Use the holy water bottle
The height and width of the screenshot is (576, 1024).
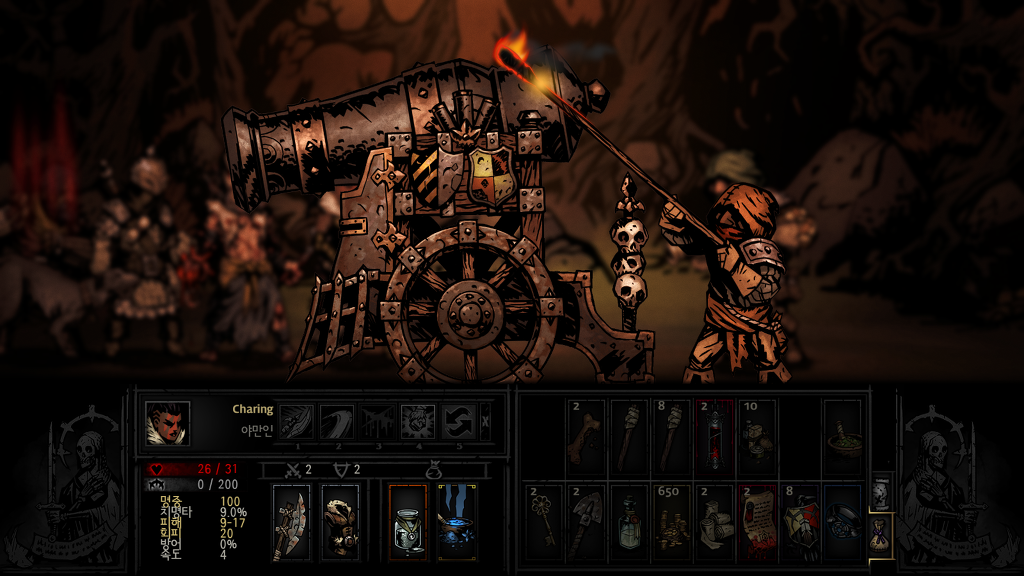629,521
